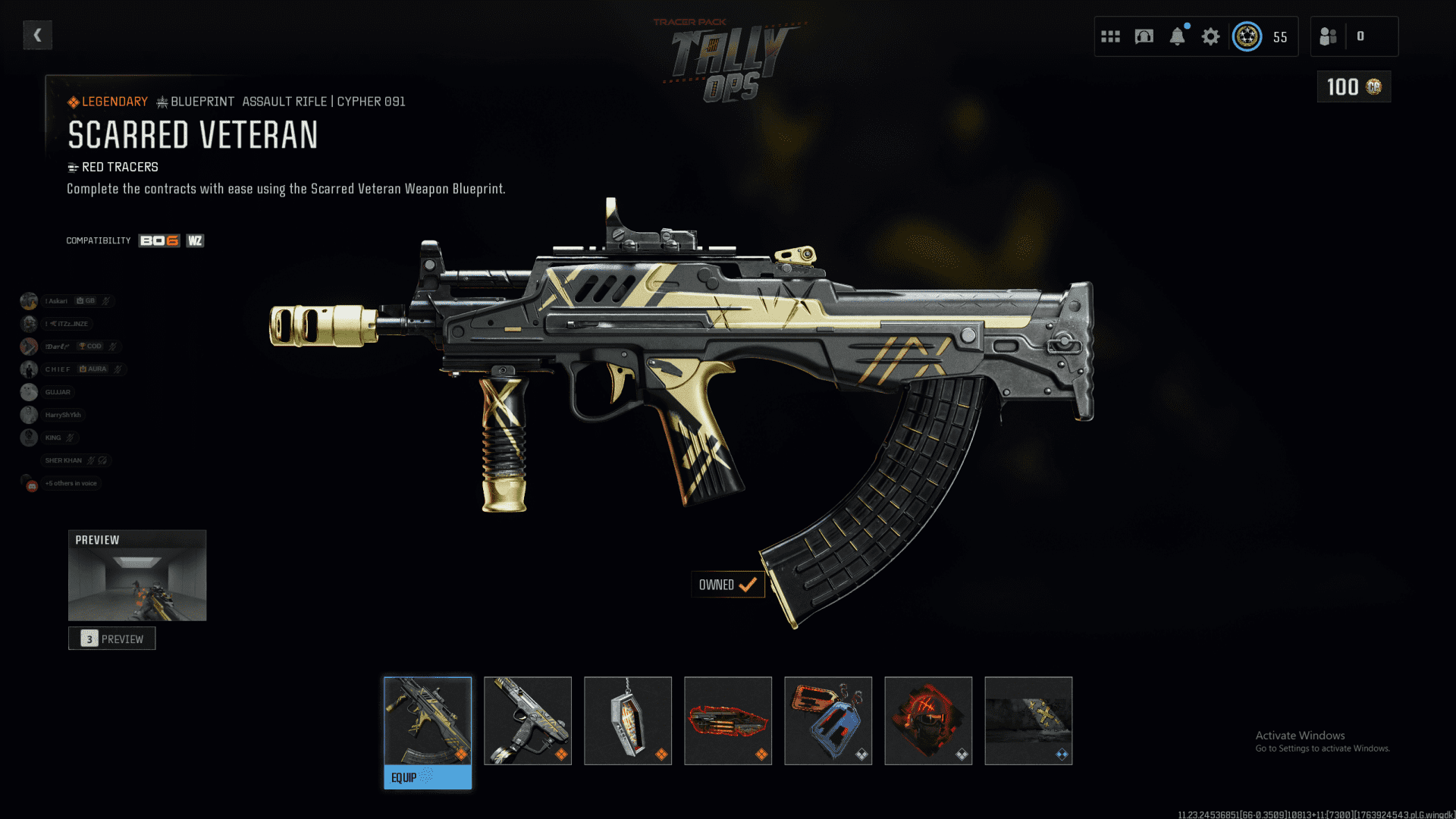Click SHER KHAN in the voice list
Image resolution: width=1456 pixels, height=819 pixels.
point(64,460)
